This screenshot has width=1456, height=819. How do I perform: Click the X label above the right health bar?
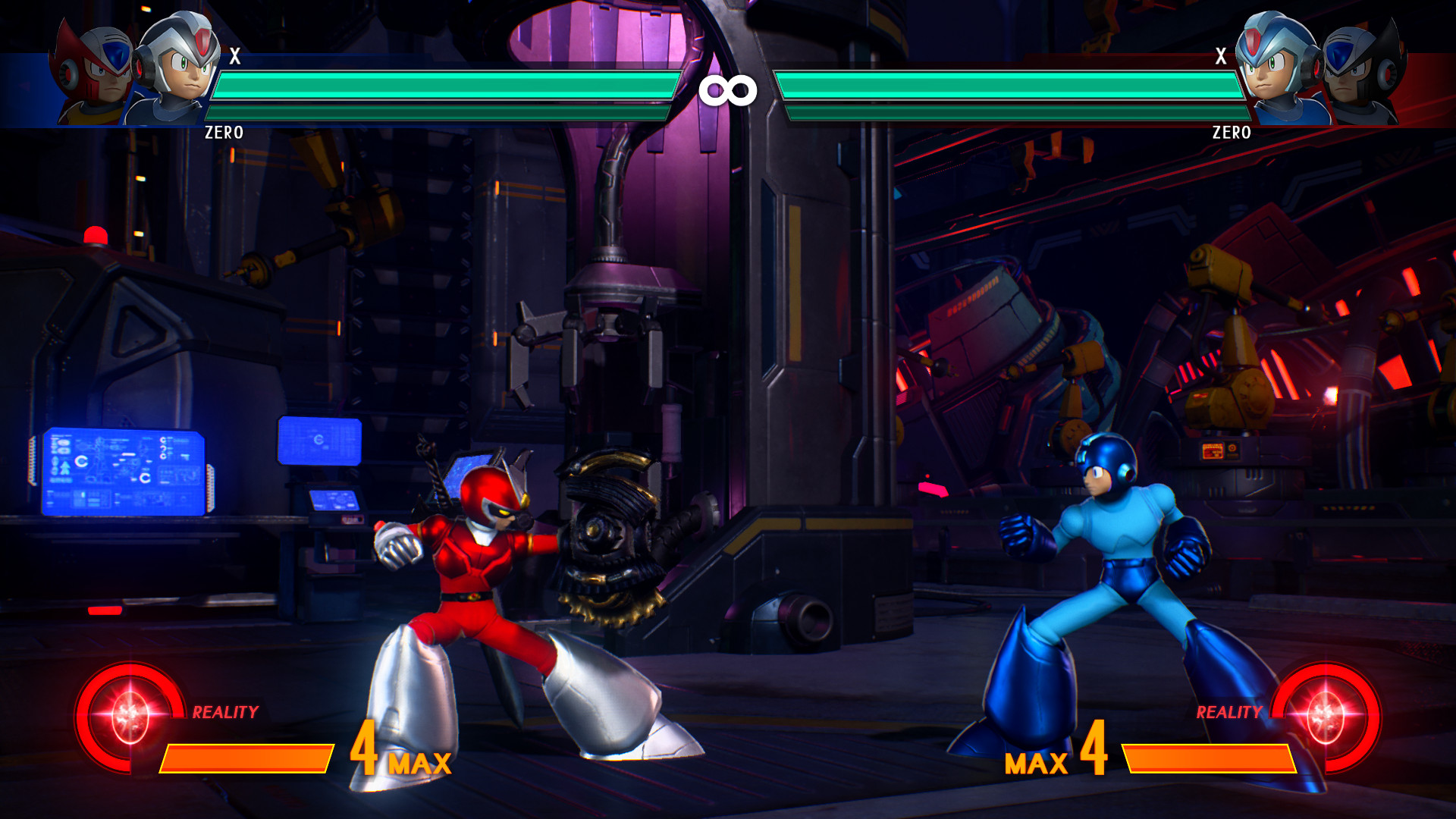1222,55
